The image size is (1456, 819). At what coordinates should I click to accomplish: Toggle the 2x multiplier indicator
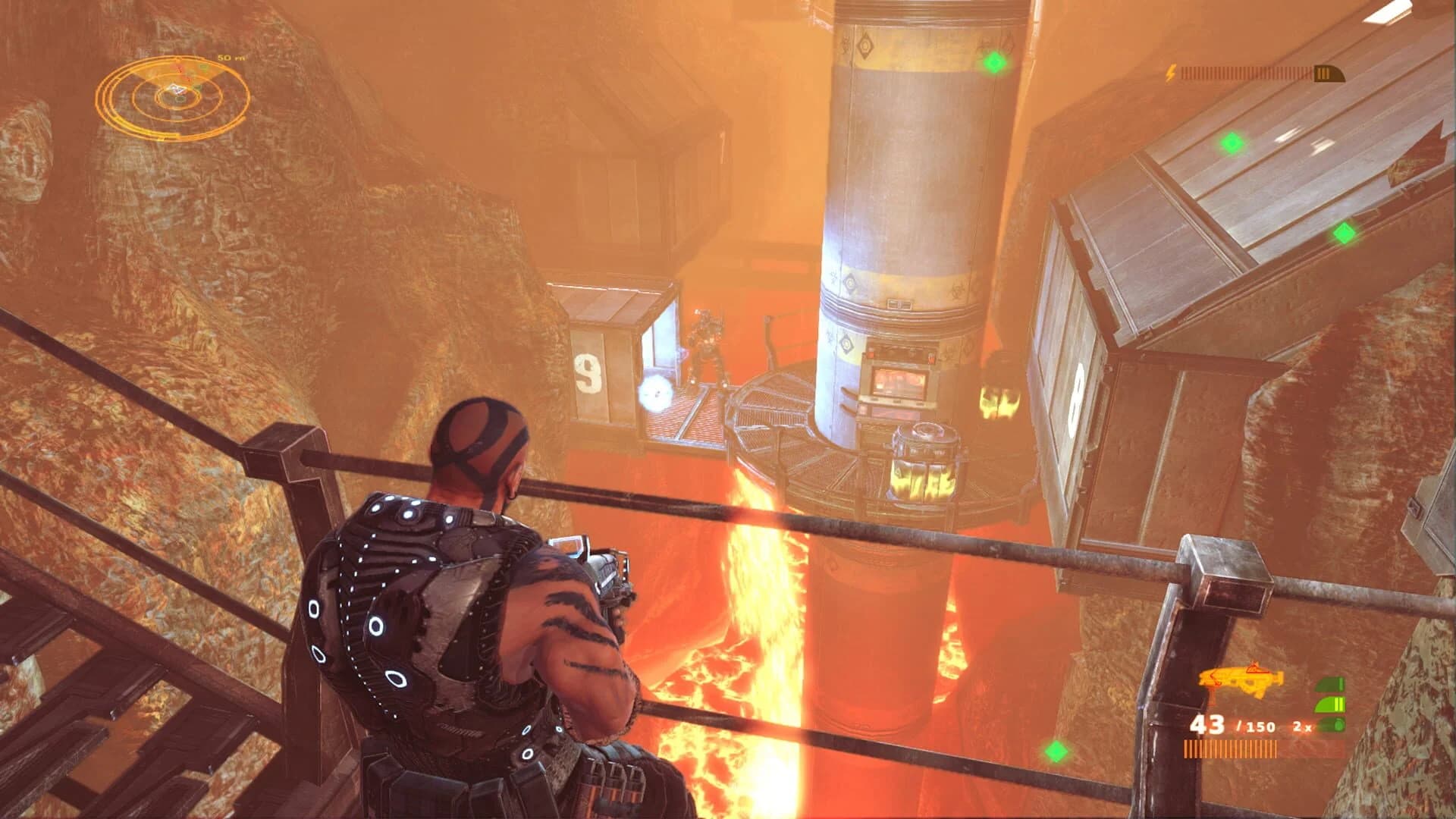[x=1302, y=726]
